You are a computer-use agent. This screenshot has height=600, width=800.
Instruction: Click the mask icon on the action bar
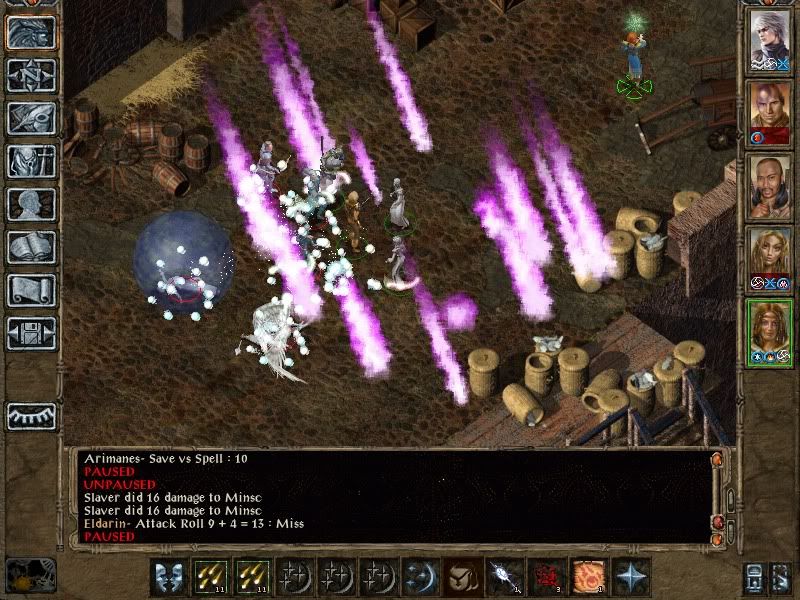point(167,577)
